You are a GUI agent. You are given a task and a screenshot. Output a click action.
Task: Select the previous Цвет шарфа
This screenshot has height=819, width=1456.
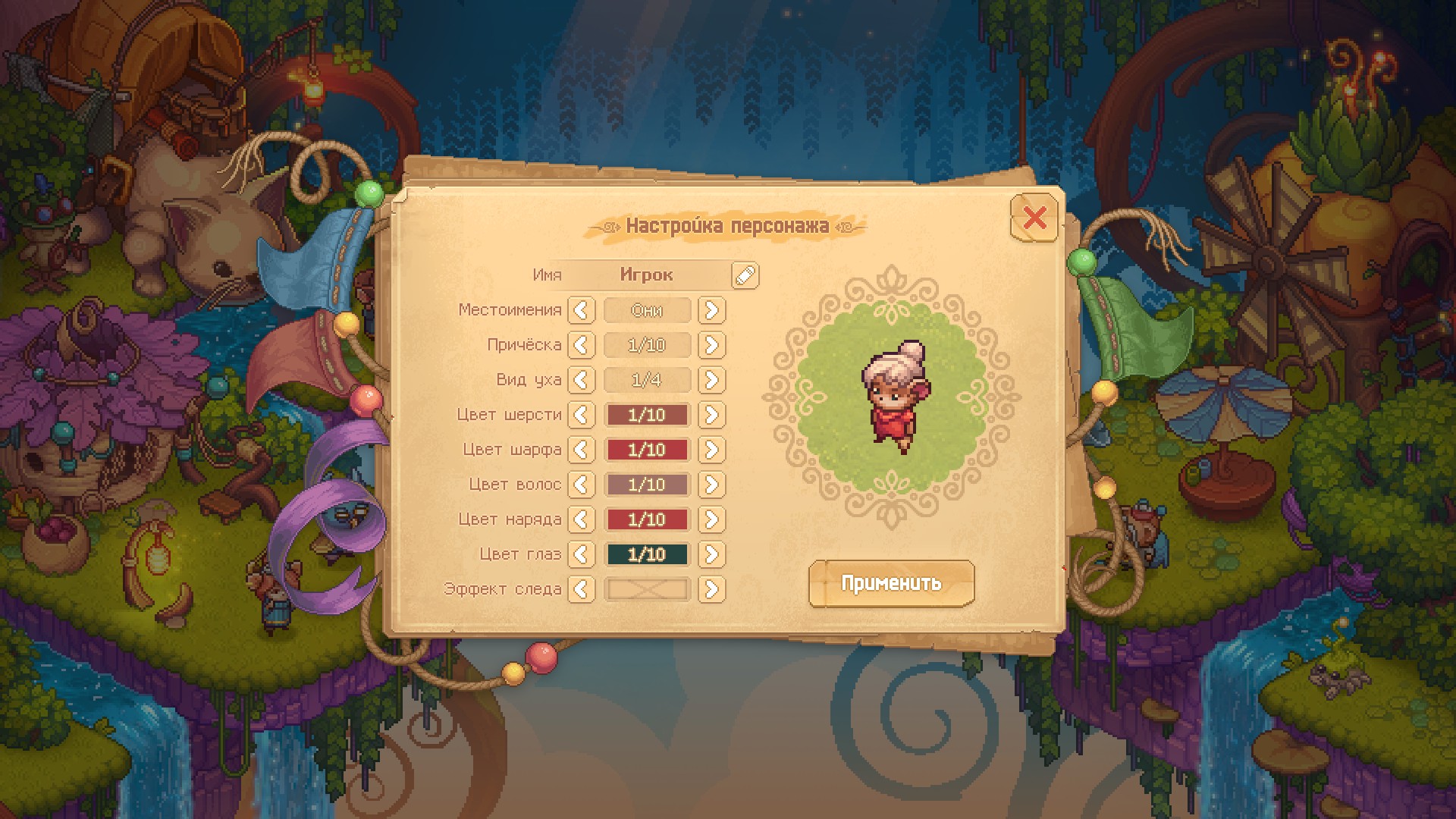(582, 450)
